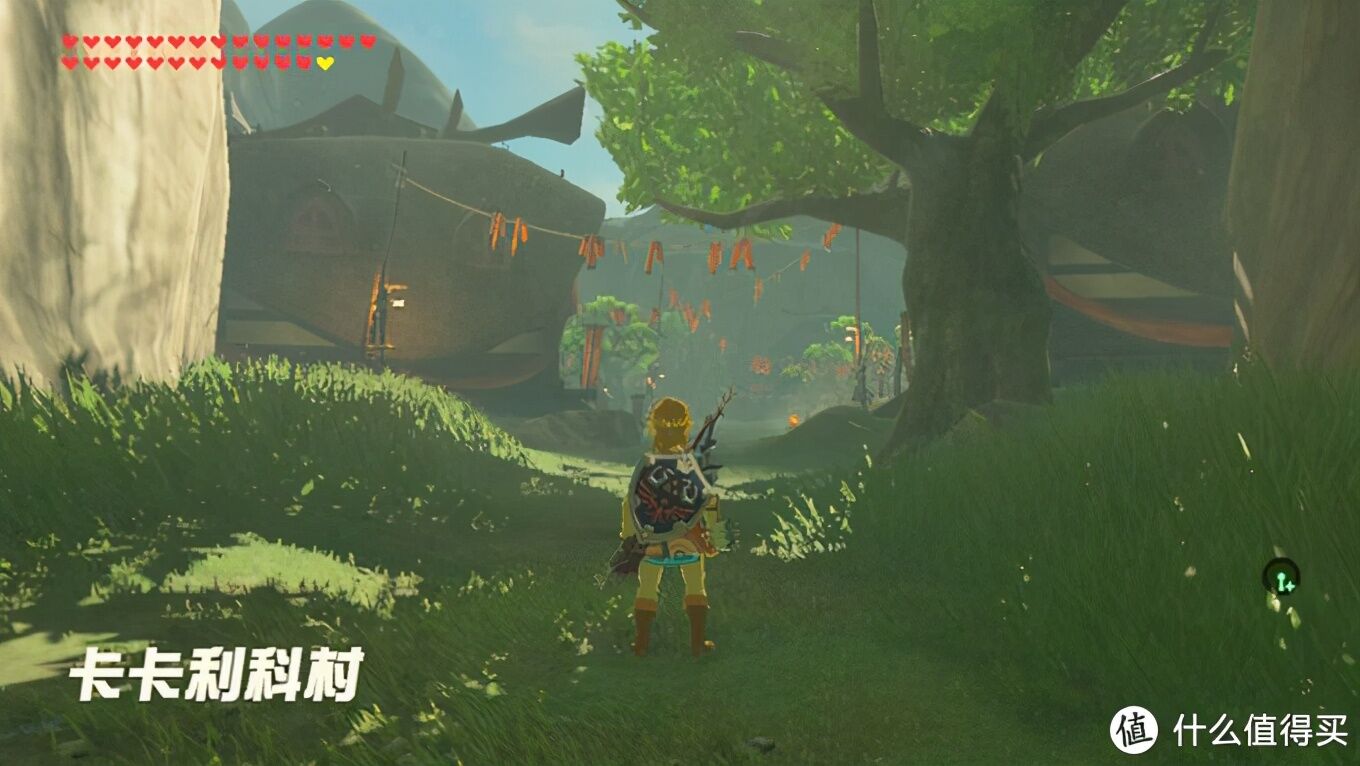
Task: Click the glowing green indicator near bottom right
Action: (1281, 578)
